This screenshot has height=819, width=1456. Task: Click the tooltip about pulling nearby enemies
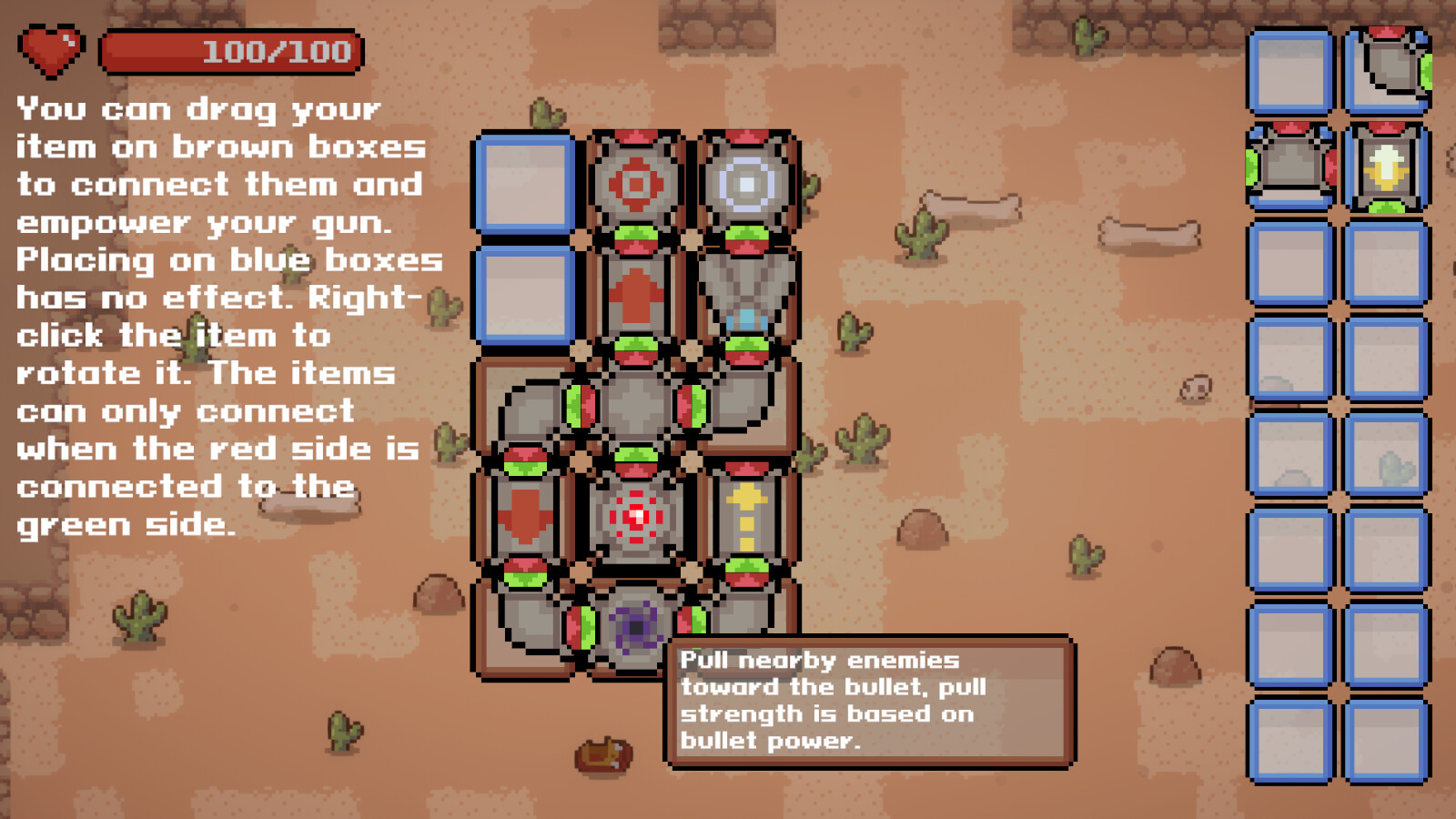pyautogui.click(x=869, y=701)
